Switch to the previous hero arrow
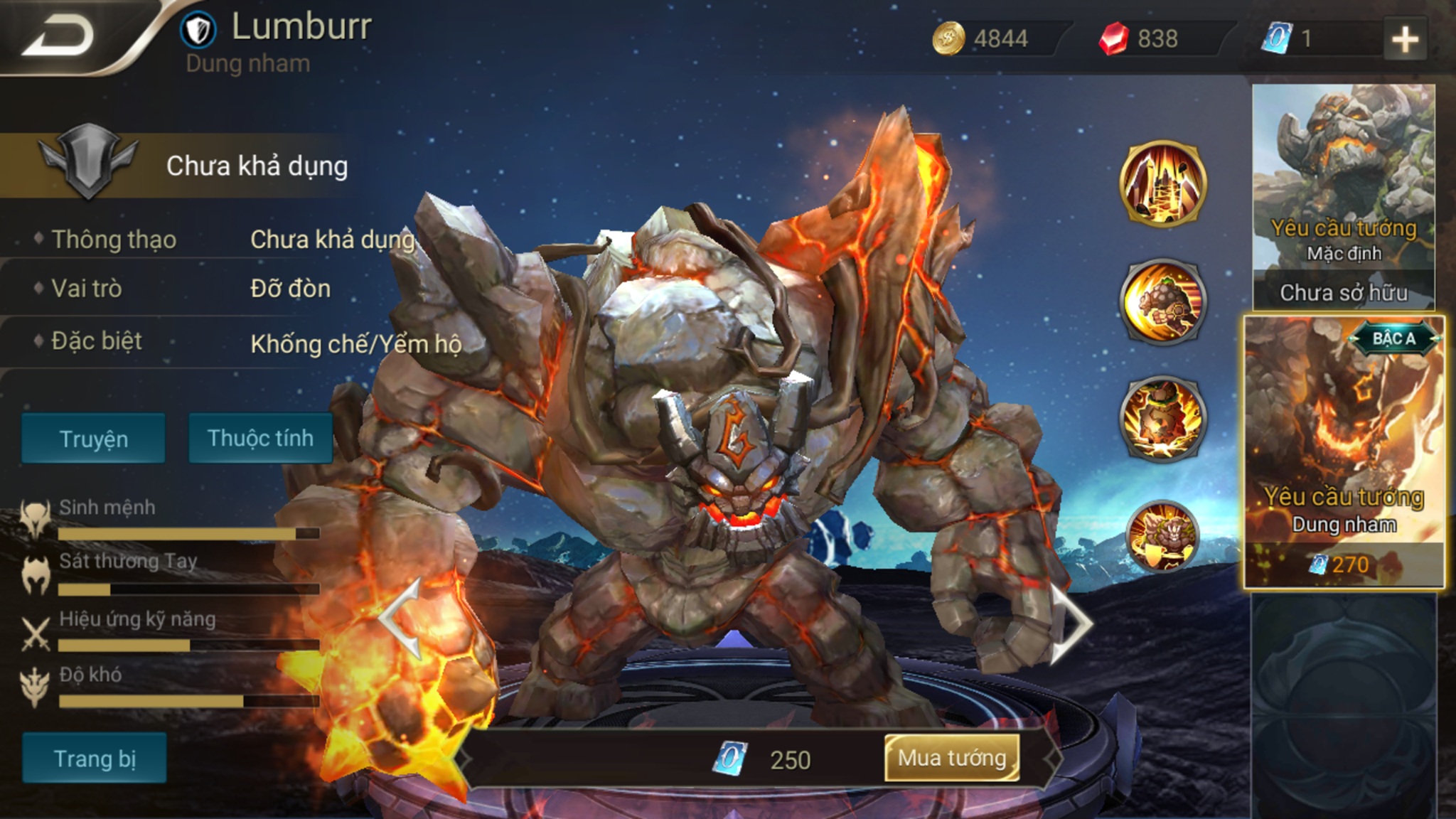Viewport: 1456px width, 819px height. pyautogui.click(x=401, y=619)
